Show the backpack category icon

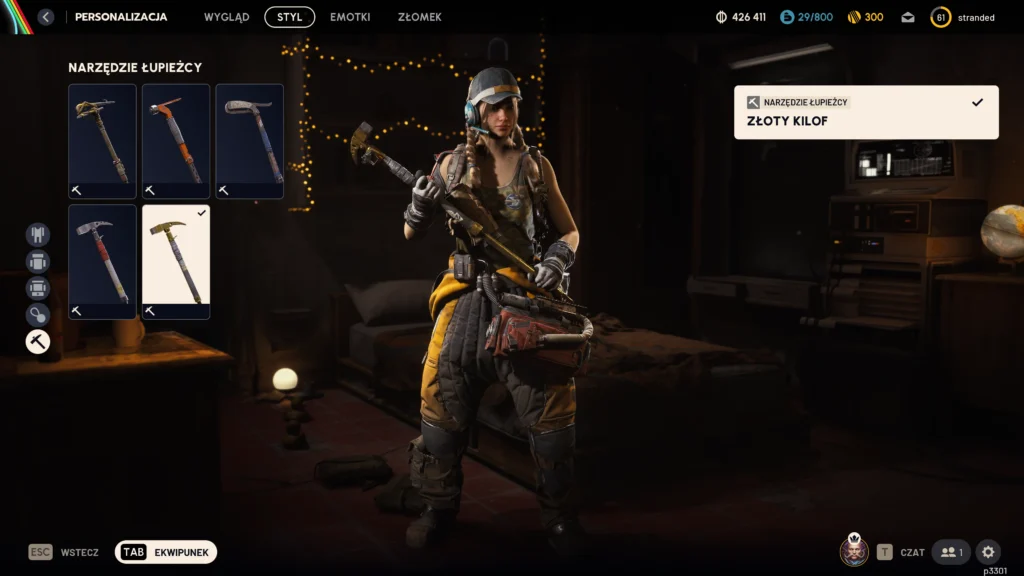click(x=38, y=261)
